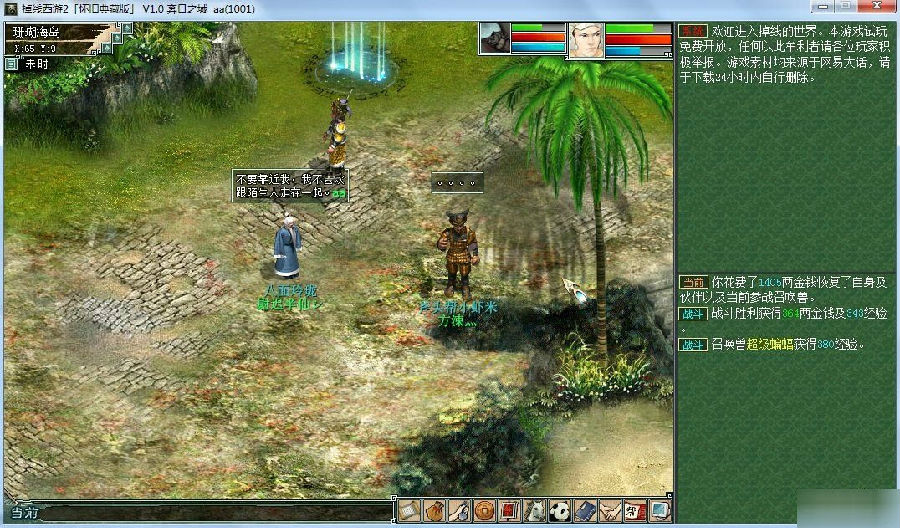Click the bronze coin icon

[x=485, y=510]
